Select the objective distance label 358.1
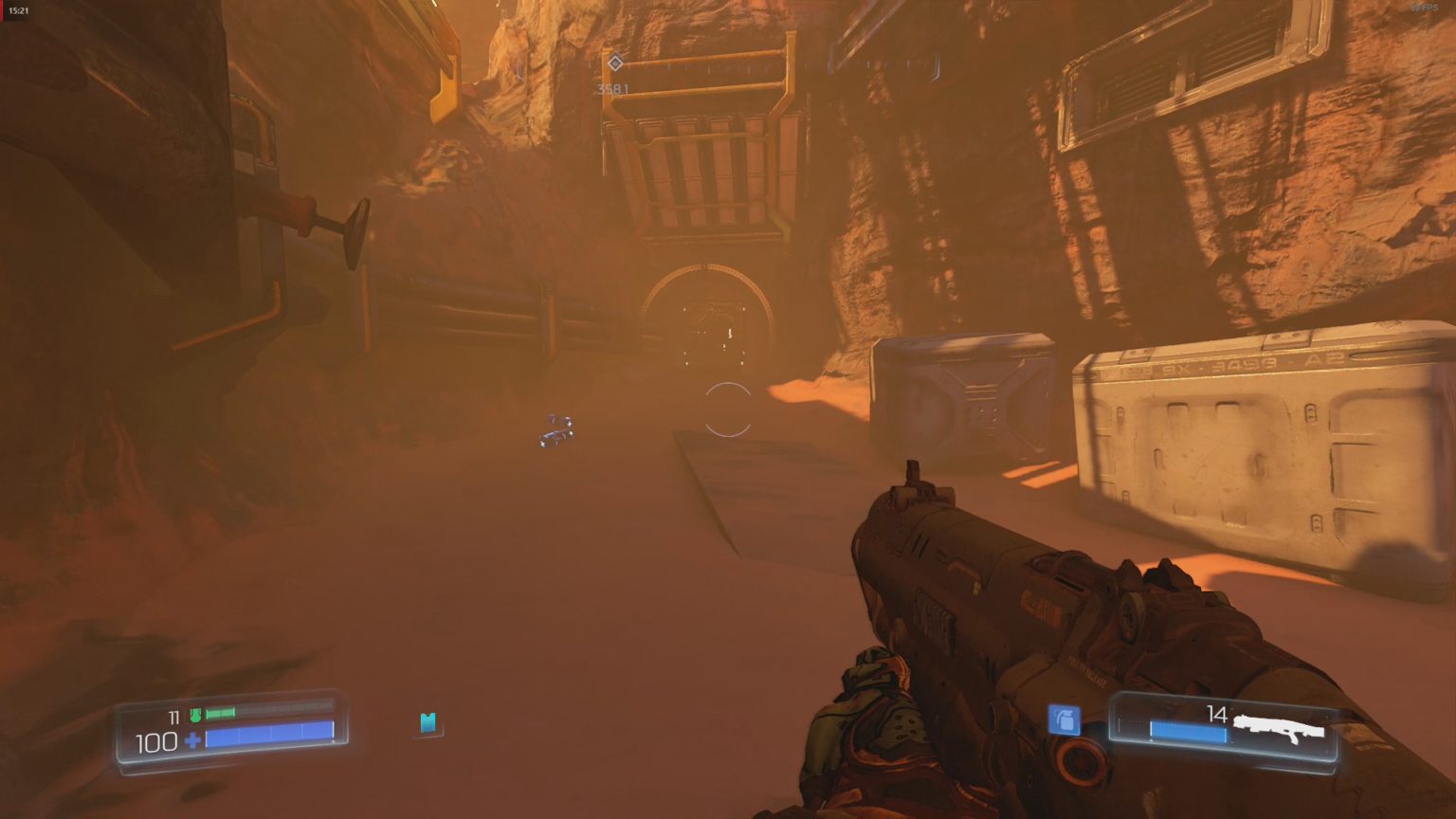The image size is (1456, 819). click(612, 87)
